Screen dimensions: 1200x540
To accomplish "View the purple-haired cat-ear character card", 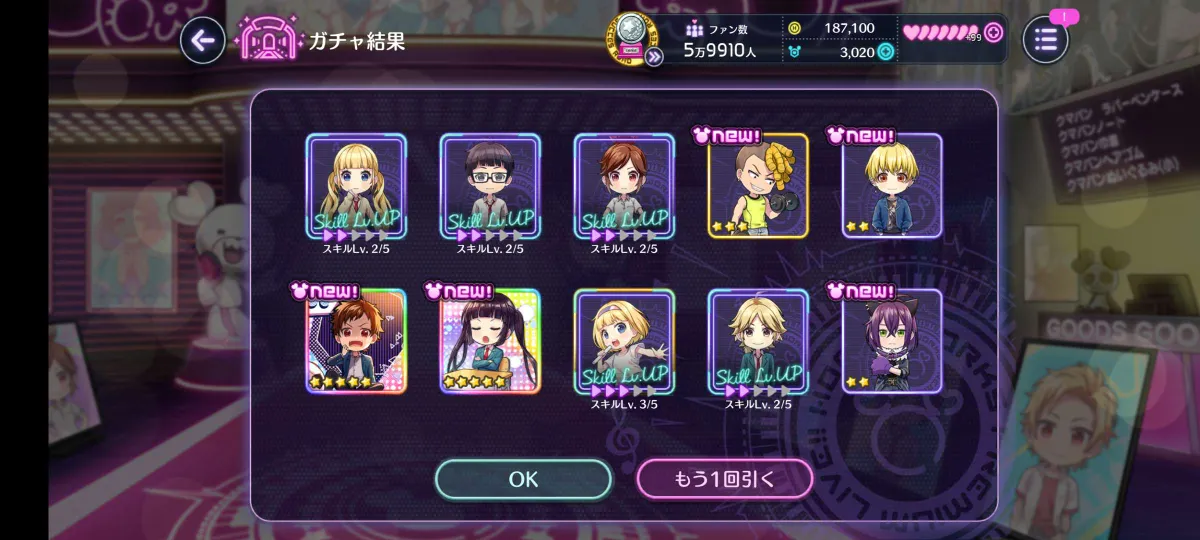I will (x=892, y=341).
